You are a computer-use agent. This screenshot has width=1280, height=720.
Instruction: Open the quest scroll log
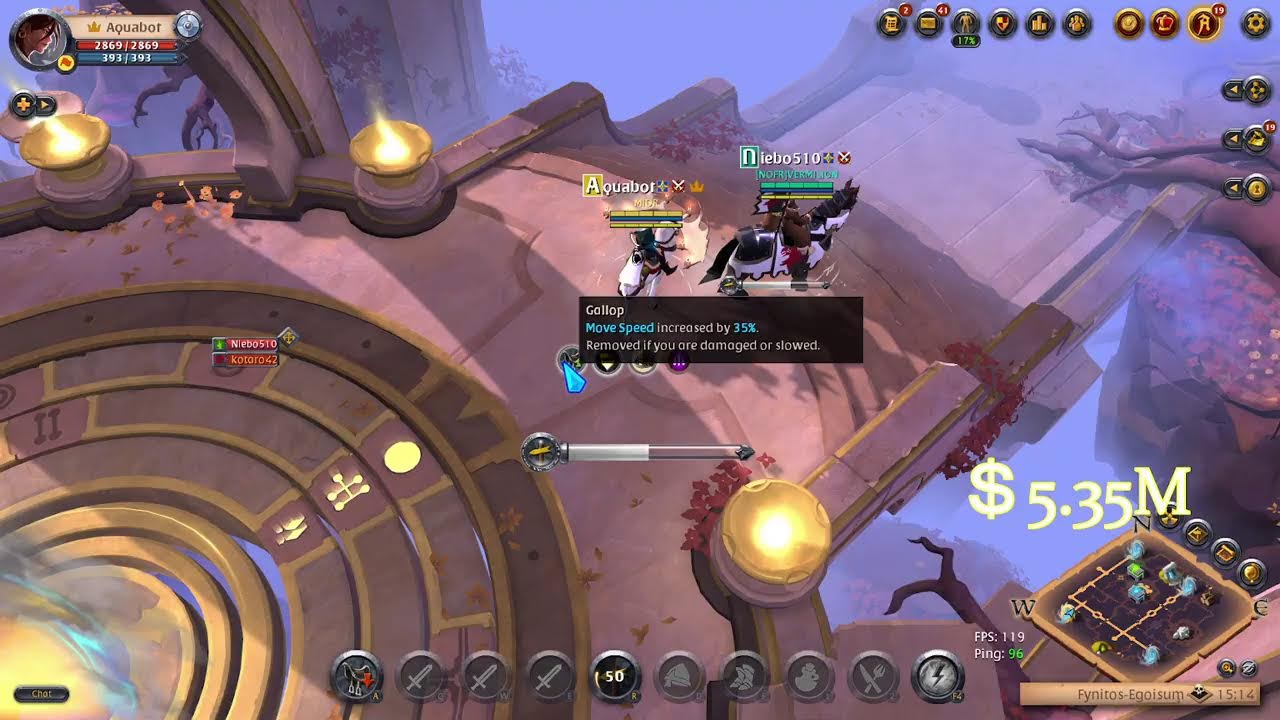891,23
